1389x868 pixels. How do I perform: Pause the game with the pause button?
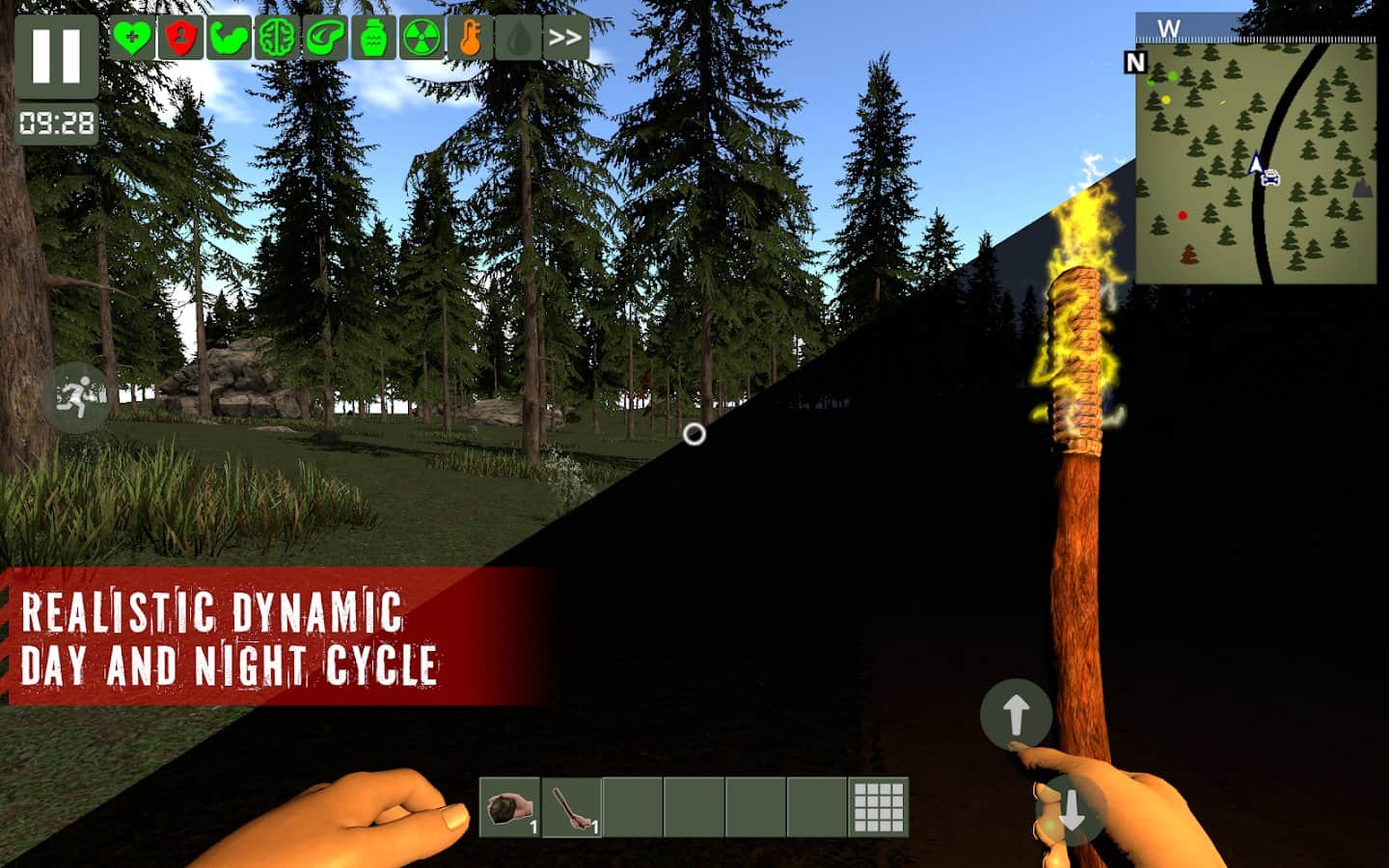[56, 56]
